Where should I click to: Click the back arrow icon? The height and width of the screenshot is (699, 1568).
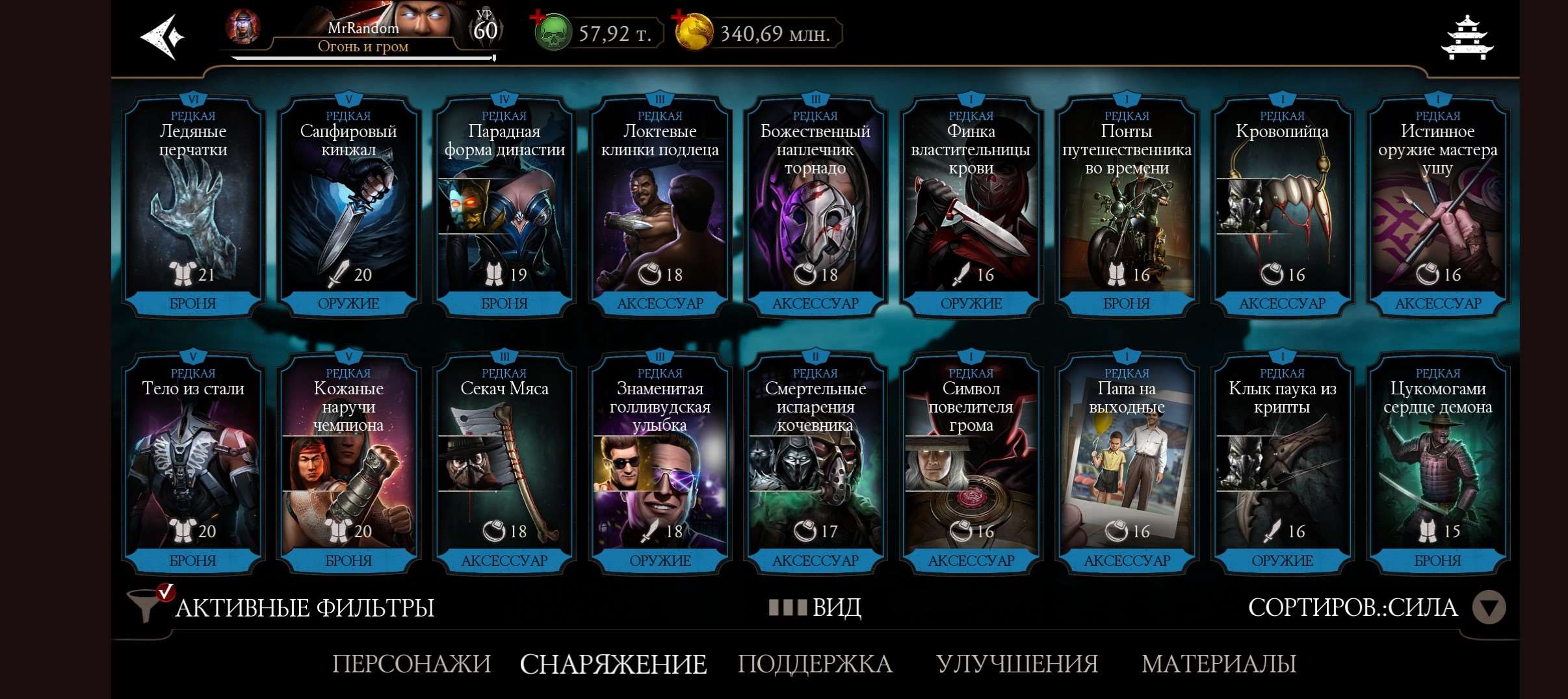pyautogui.click(x=162, y=36)
